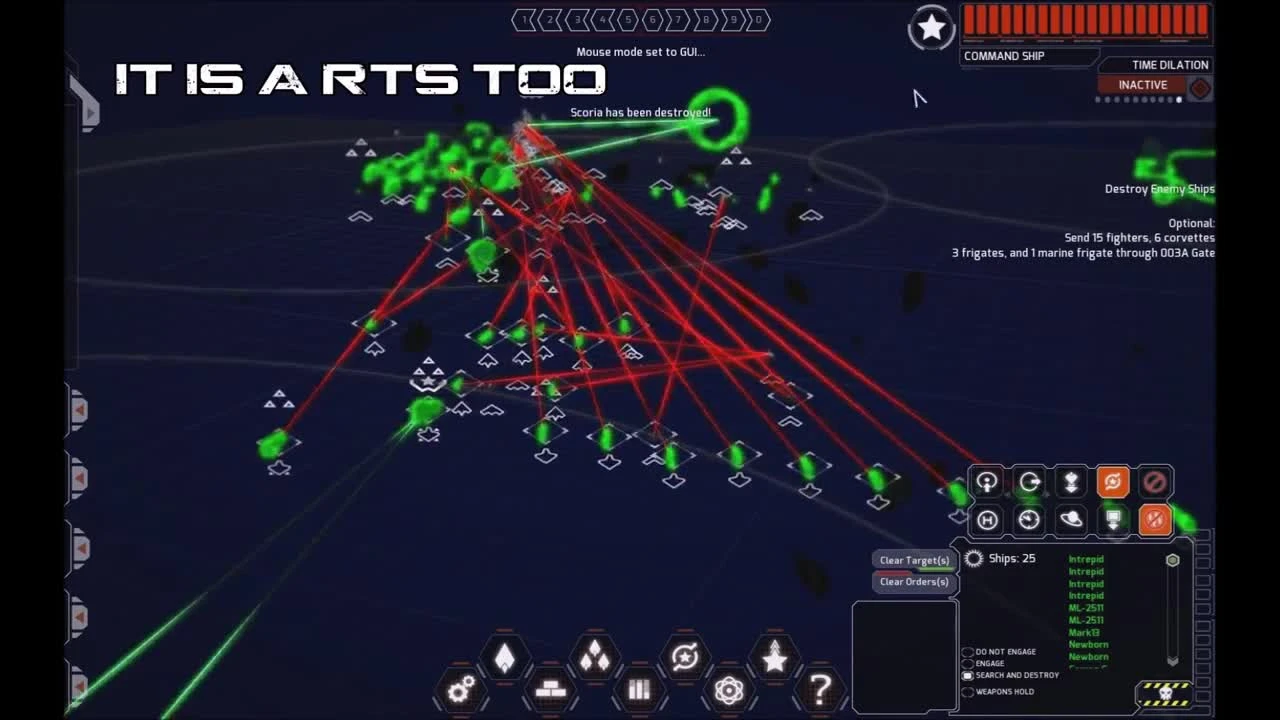Click the orange self-destruct style order icon

[1155, 519]
